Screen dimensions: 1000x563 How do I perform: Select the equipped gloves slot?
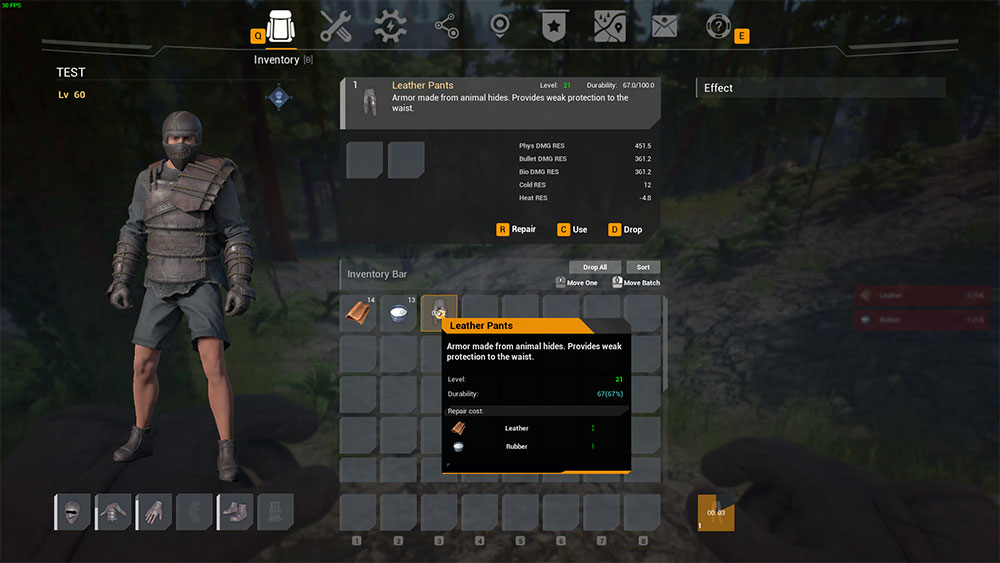pyautogui.click(x=154, y=513)
